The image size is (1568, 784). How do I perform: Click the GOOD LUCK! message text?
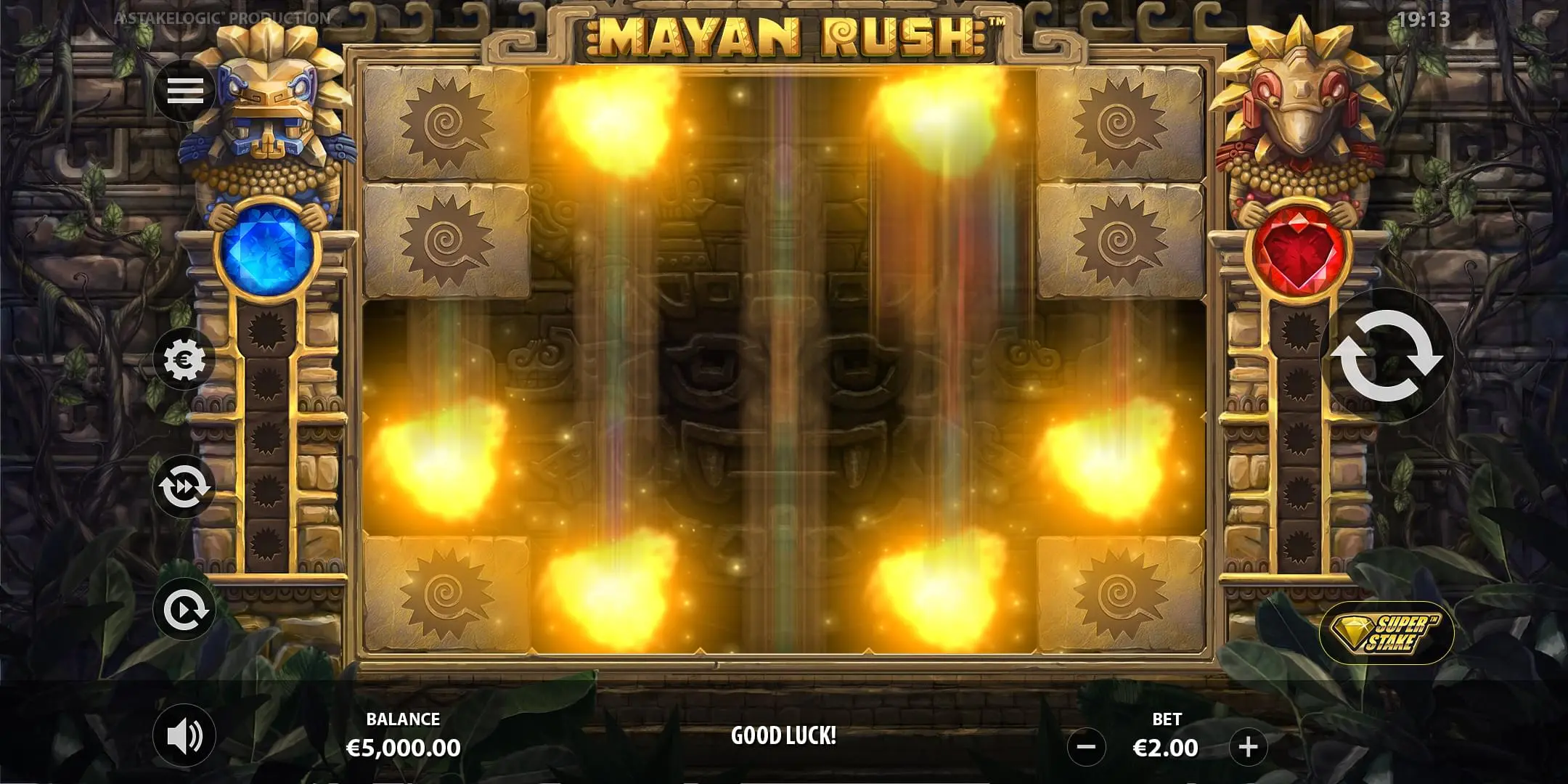tap(784, 733)
